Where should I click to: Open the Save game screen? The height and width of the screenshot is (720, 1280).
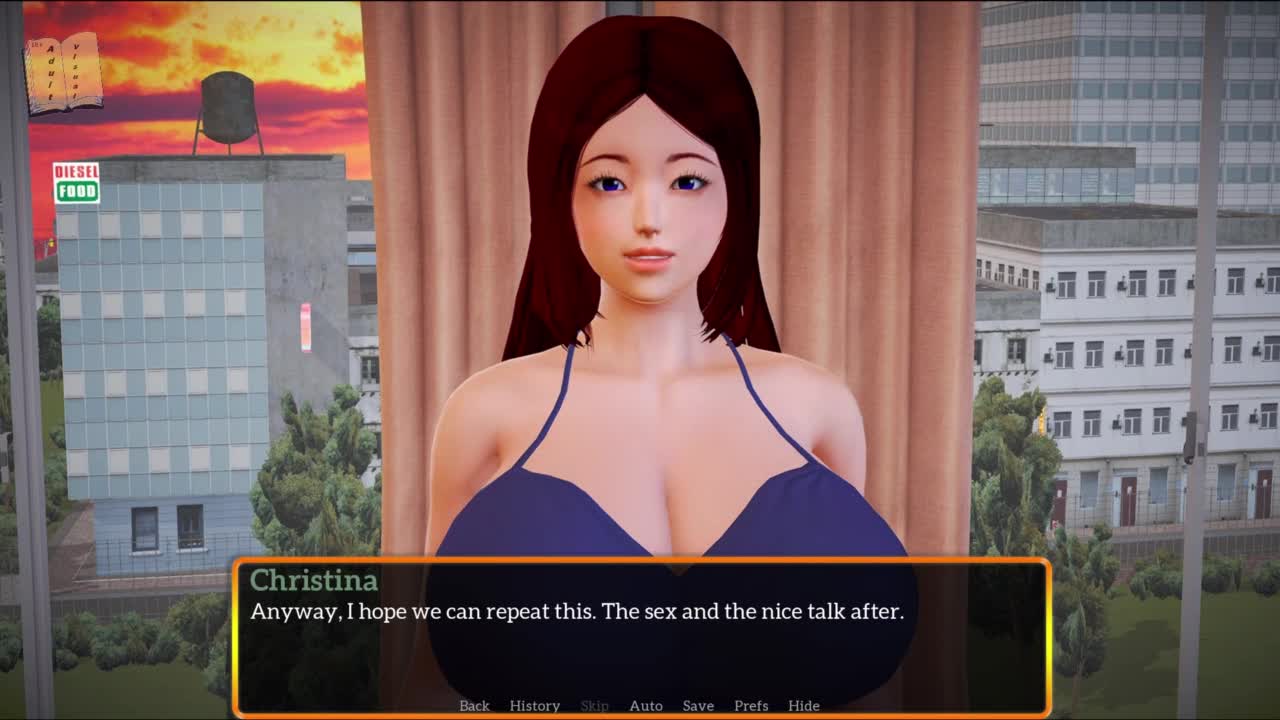[698, 705]
